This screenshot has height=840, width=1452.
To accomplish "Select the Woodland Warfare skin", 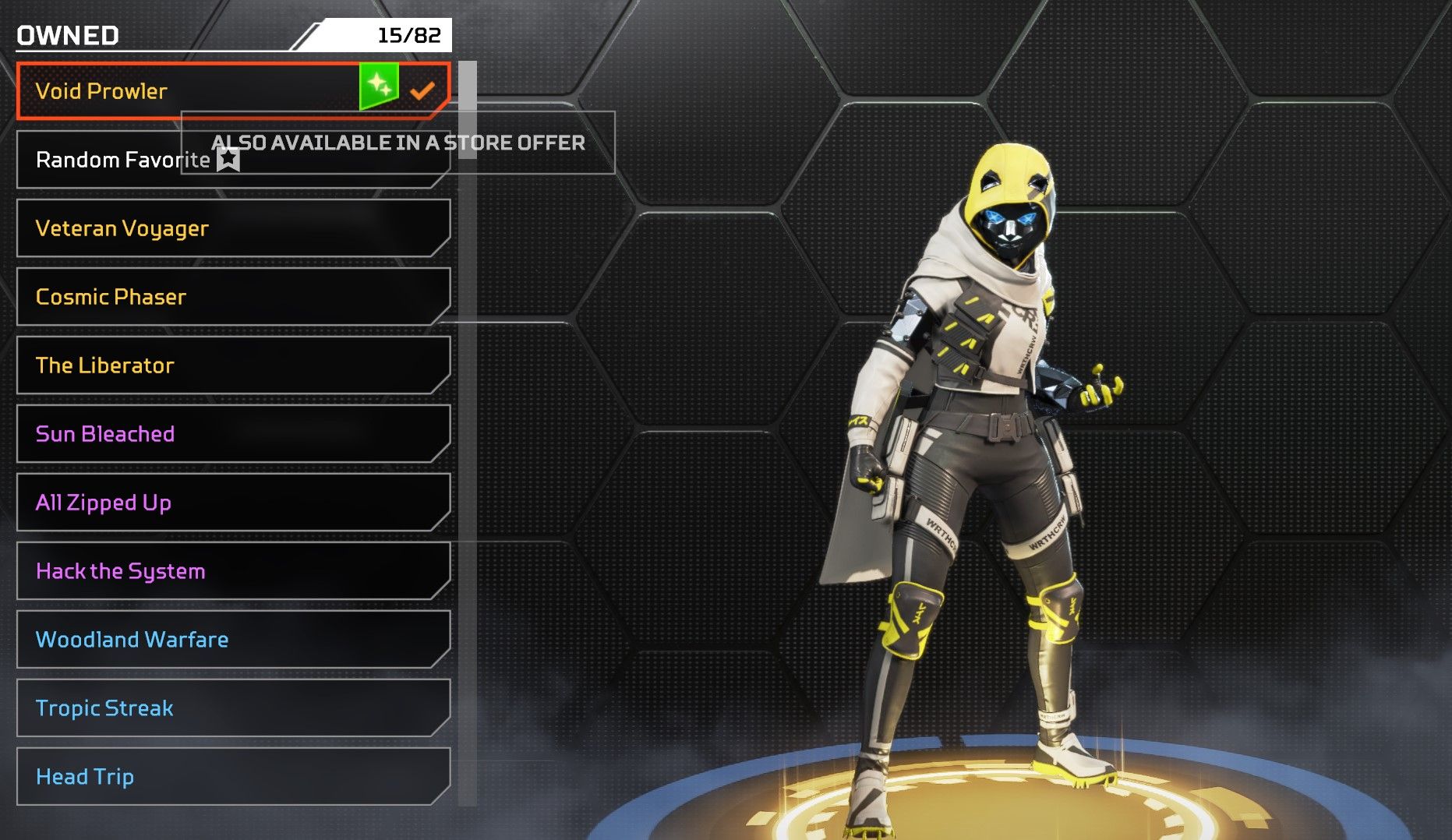I will point(232,640).
